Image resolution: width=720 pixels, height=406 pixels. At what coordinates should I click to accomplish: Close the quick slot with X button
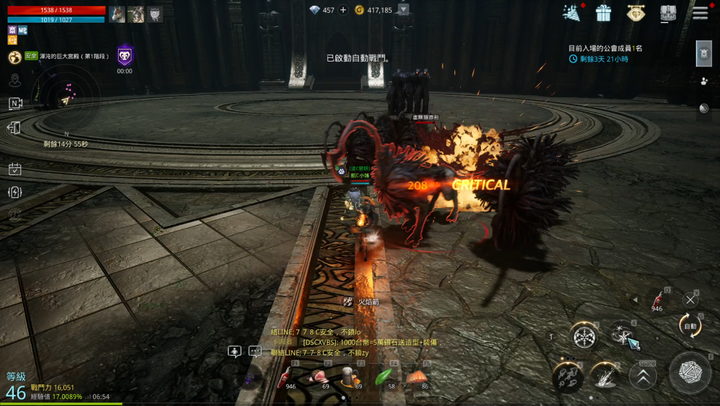[690, 298]
